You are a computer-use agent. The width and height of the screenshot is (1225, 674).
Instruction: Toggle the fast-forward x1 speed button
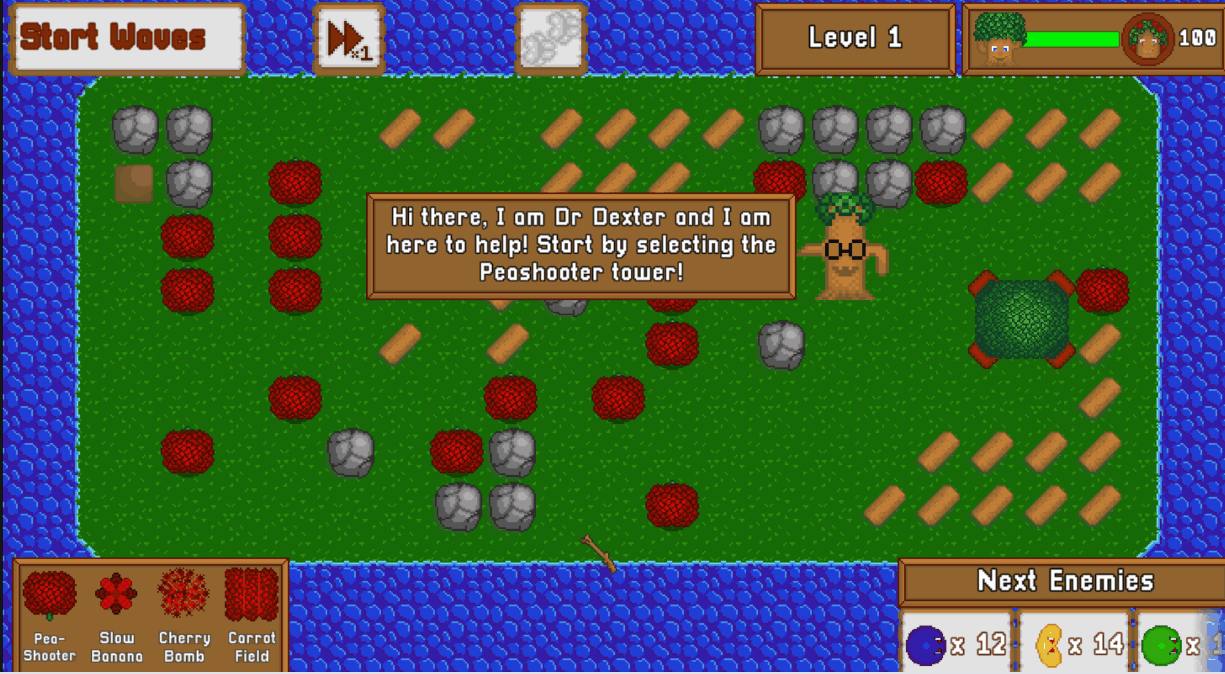(349, 40)
